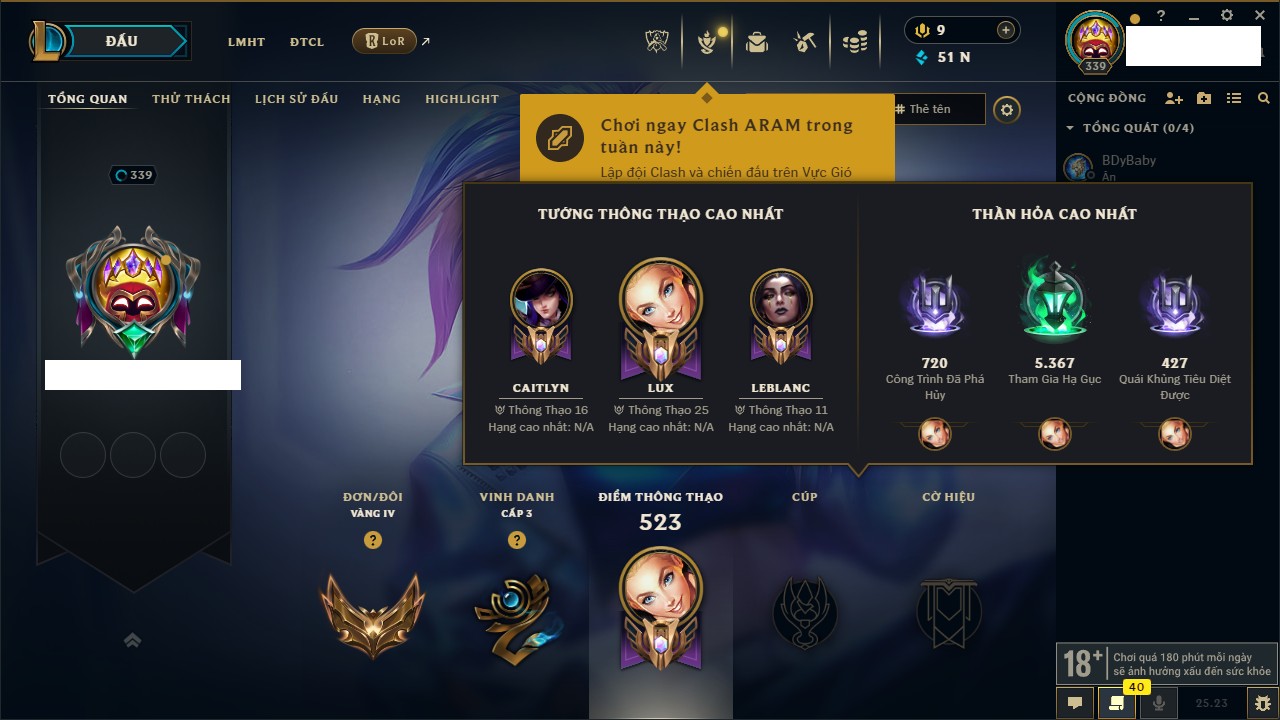Select the Leblanc mastery portrait
Screen dimensions: 1280x720
781,300
